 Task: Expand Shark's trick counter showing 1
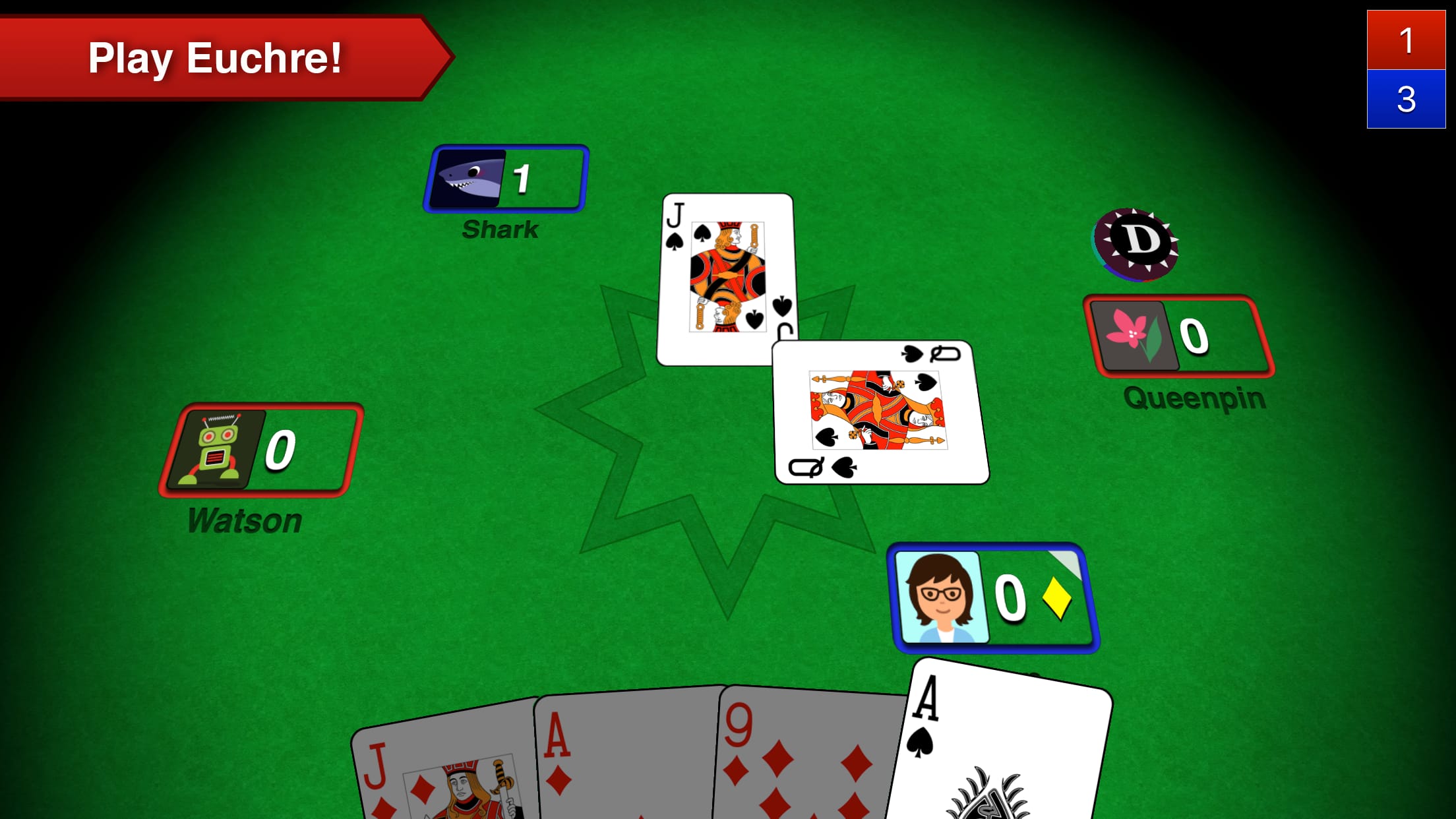tap(521, 178)
